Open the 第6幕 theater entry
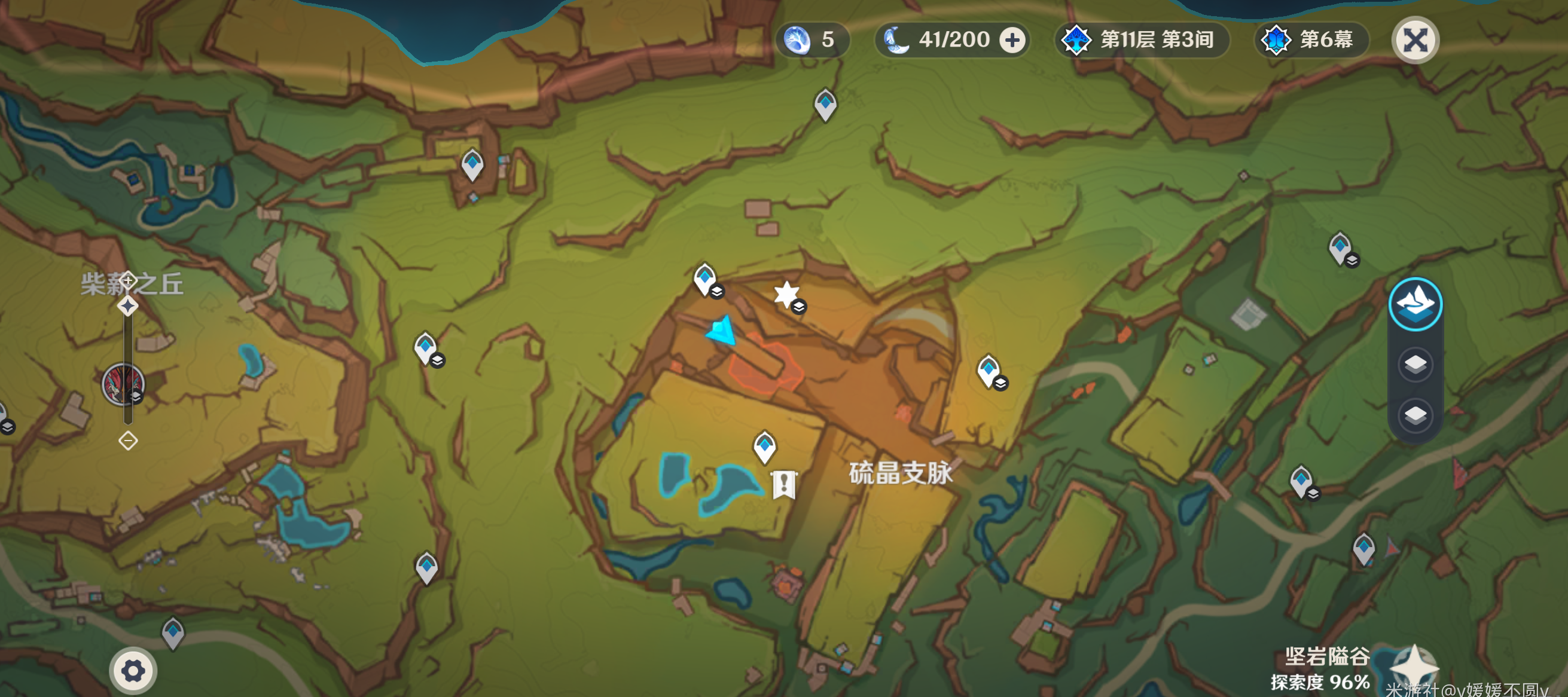Image resolution: width=1568 pixels, height=697 pixels. pyautogui.click(x=1311, y=40)
